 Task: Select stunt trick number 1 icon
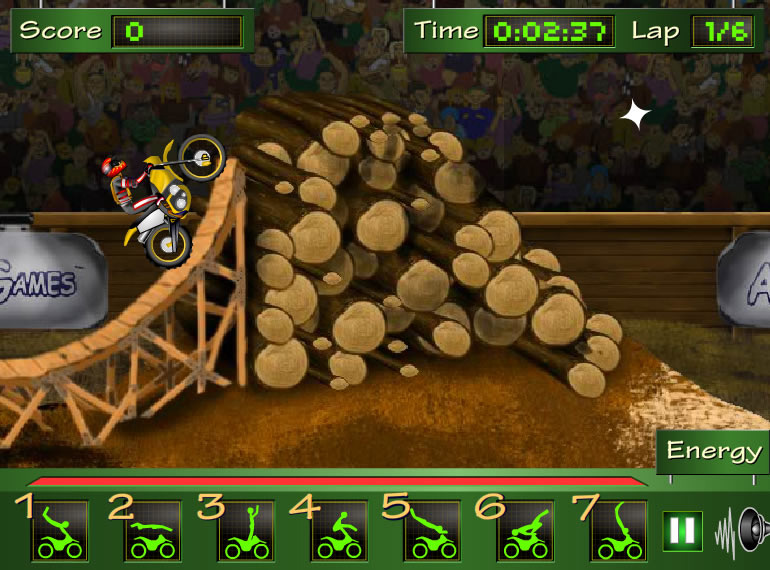coord(60,530)
